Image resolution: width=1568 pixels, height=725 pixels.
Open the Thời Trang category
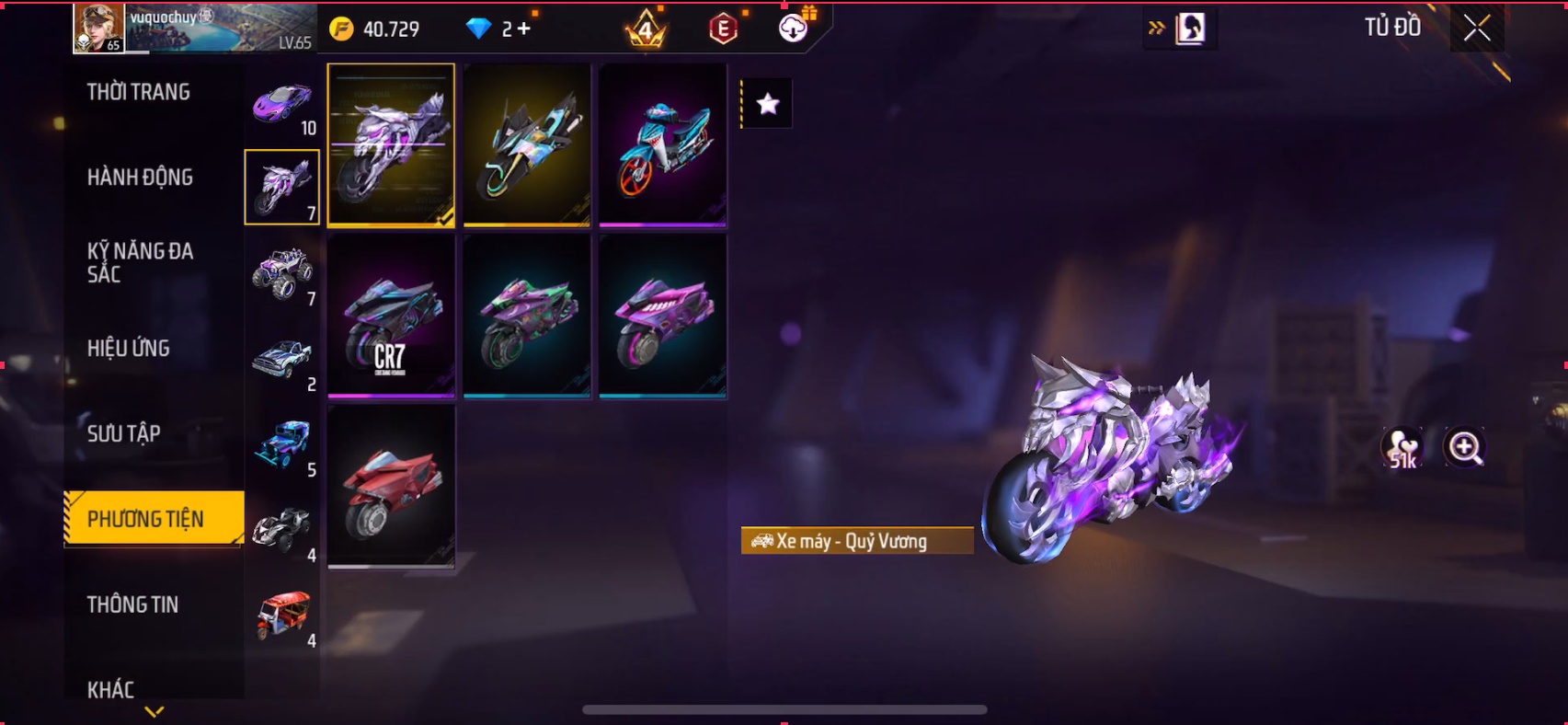[x=139, y=92]
